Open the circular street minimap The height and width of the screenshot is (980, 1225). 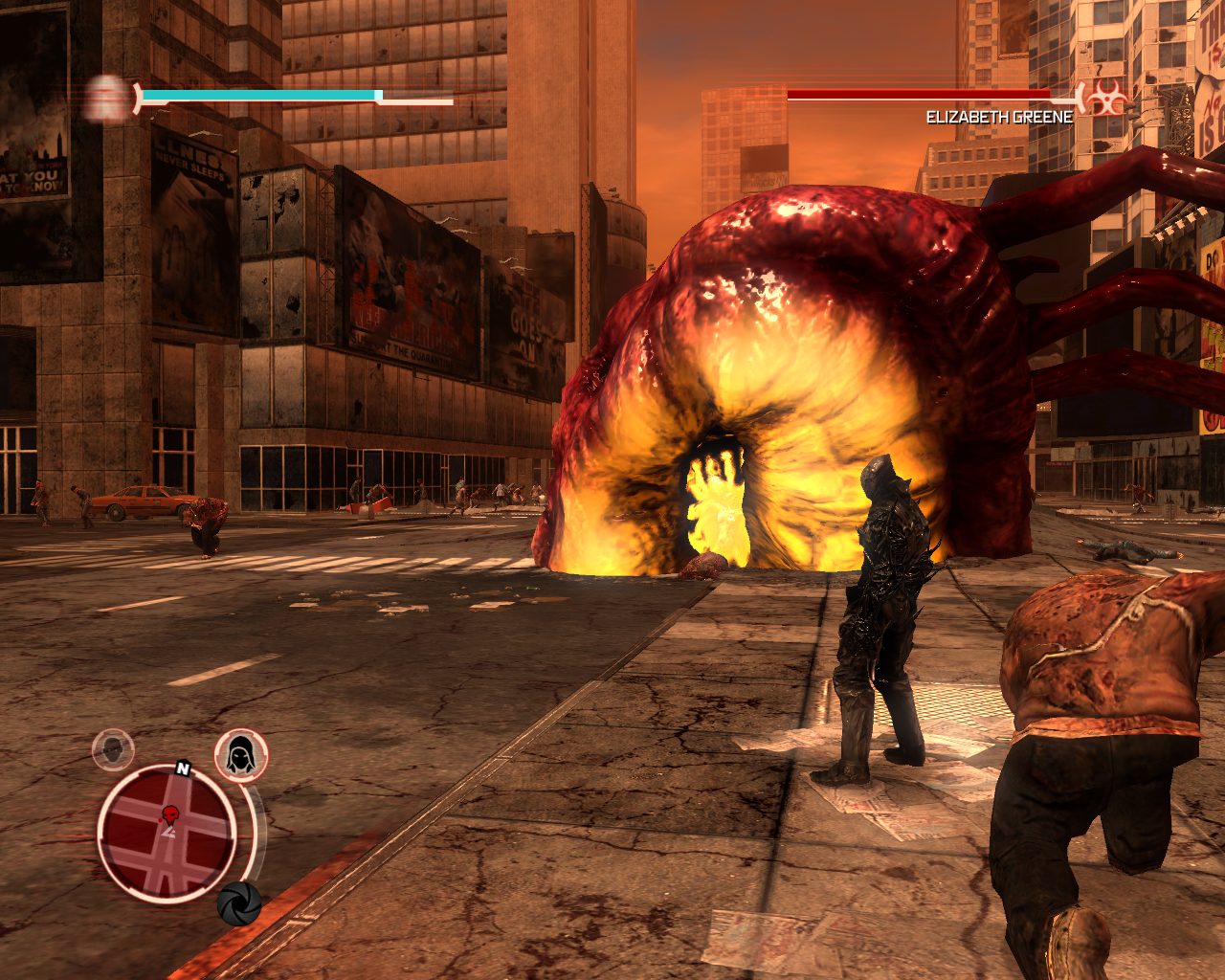pyautogui.click(x=167, y=835)
